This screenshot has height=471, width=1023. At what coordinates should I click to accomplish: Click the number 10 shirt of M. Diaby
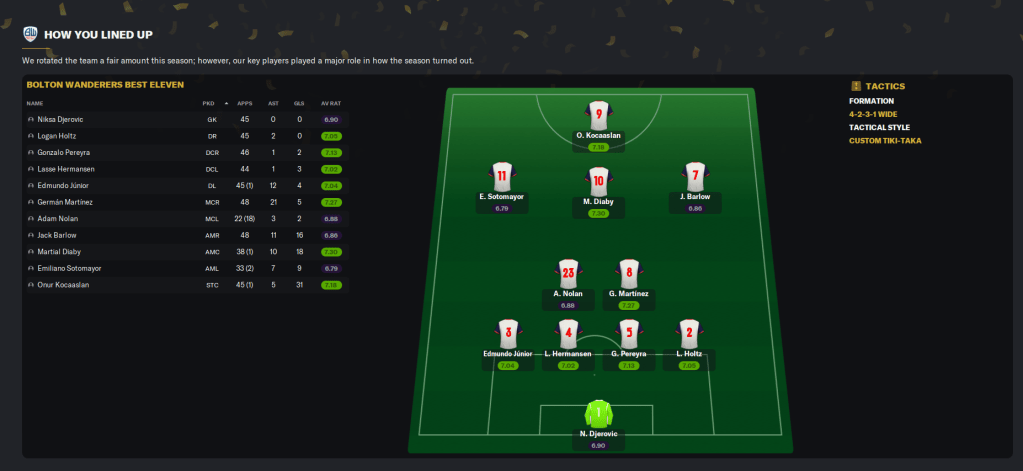coord(599,181)
